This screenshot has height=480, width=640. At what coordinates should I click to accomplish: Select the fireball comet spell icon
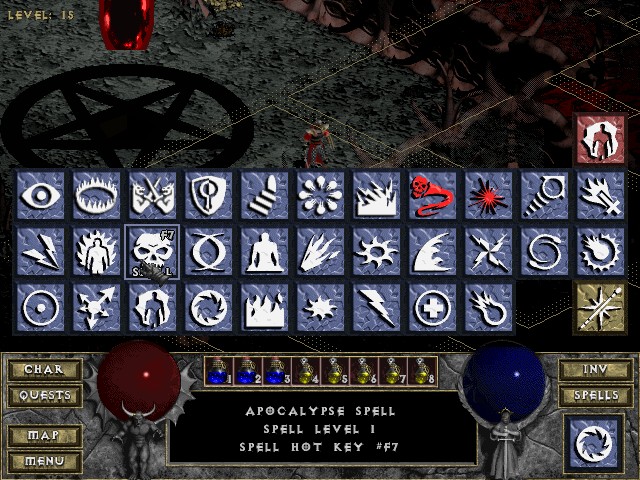click(x=488, y=307)
